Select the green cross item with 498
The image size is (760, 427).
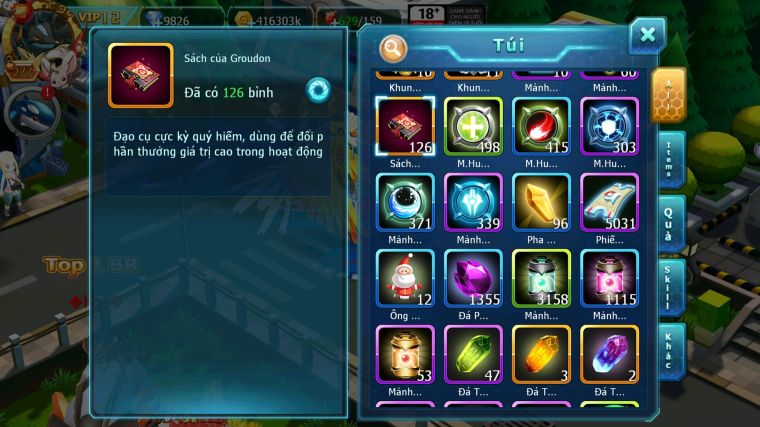[x=473, y=126]
